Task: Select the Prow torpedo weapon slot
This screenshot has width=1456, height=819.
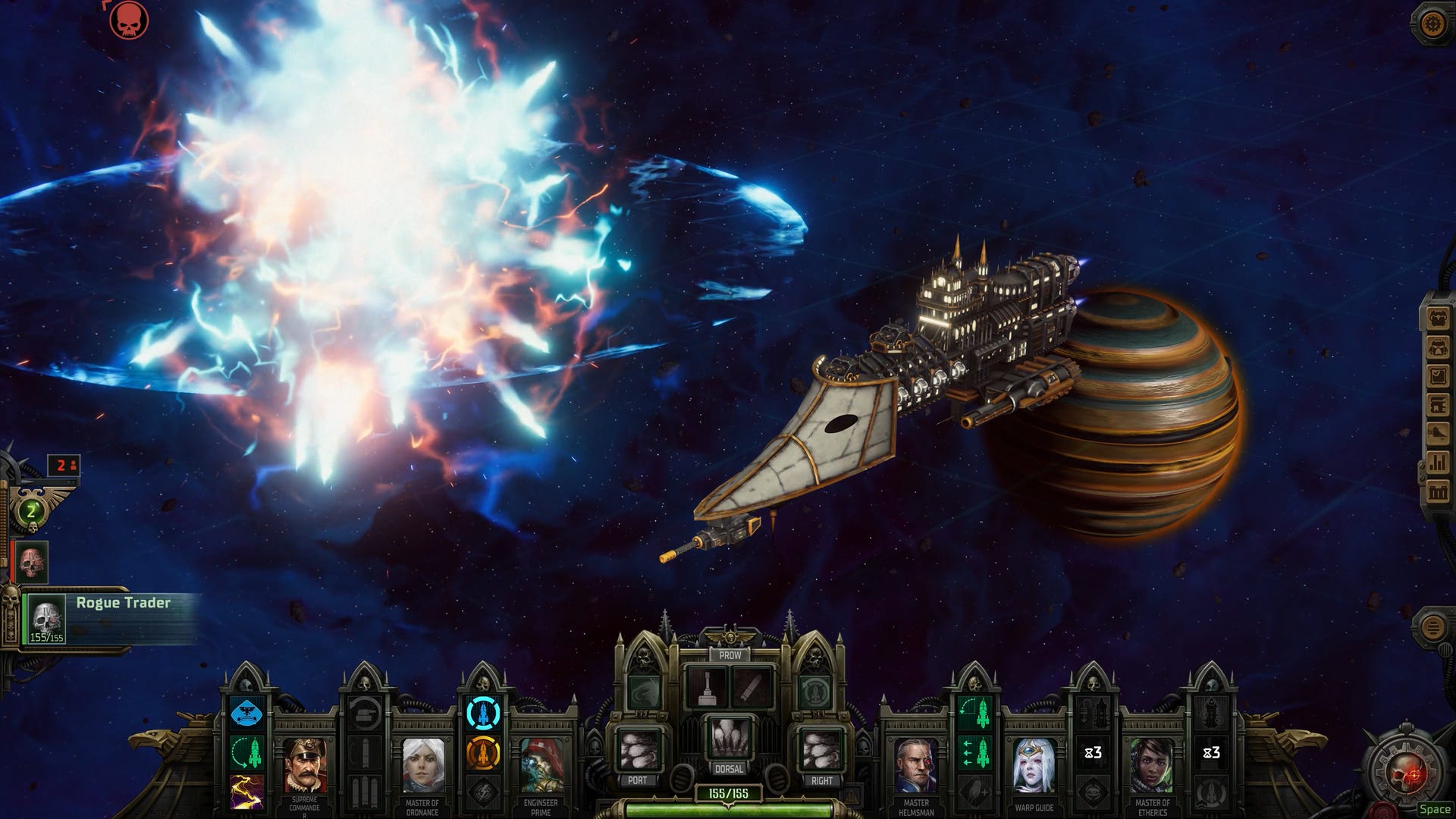Action: (x=752, y=687)
